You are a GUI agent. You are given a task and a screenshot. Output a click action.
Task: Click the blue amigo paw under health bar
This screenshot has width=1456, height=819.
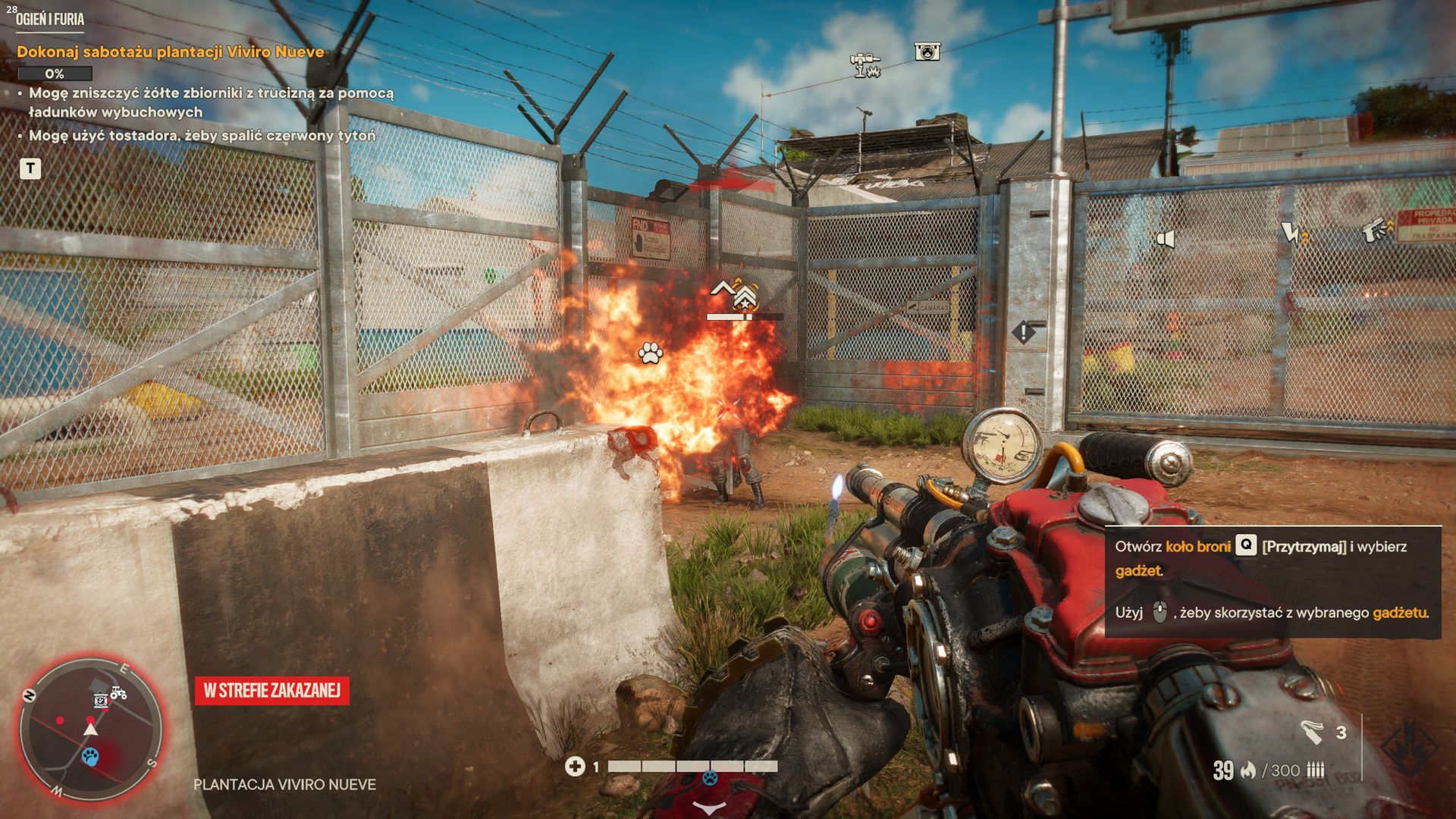coord(710,779)
